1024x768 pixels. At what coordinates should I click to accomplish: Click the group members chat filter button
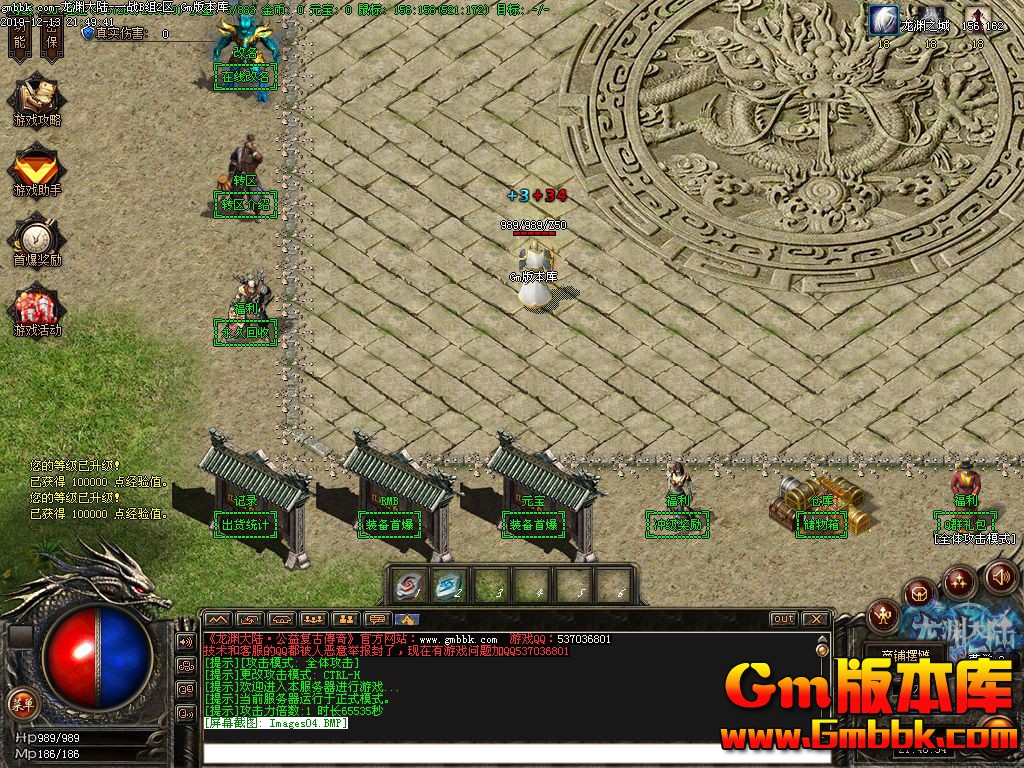coord(314,619)
